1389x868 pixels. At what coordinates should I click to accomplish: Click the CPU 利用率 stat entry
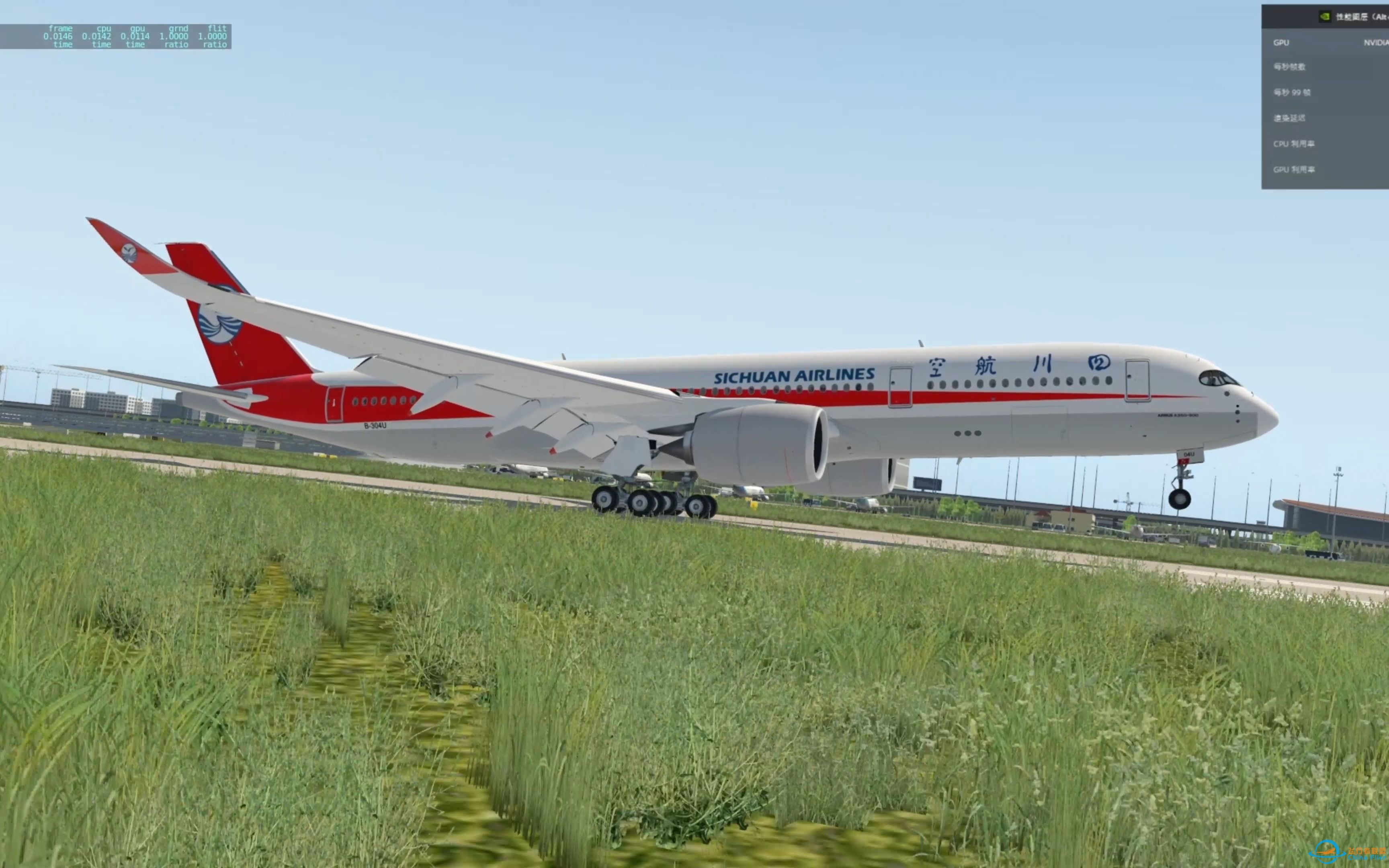pyautogui.click(x=1294, y=143)
